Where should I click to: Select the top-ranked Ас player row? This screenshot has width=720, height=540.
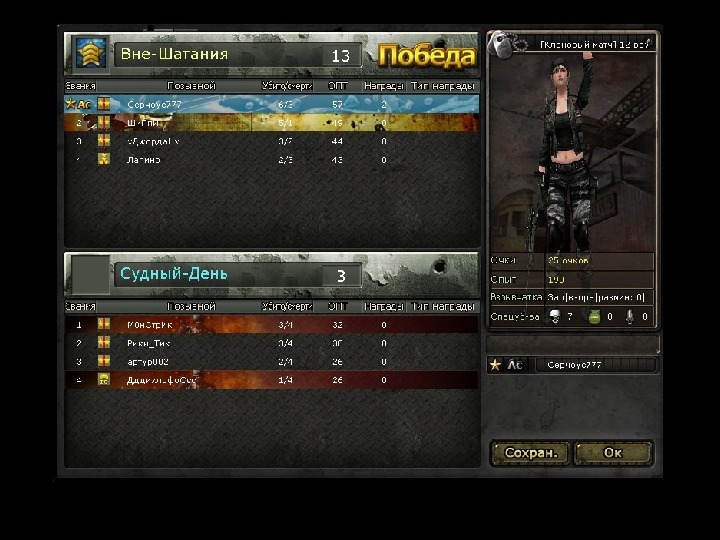pyautogui.click(x=270, y=104)
